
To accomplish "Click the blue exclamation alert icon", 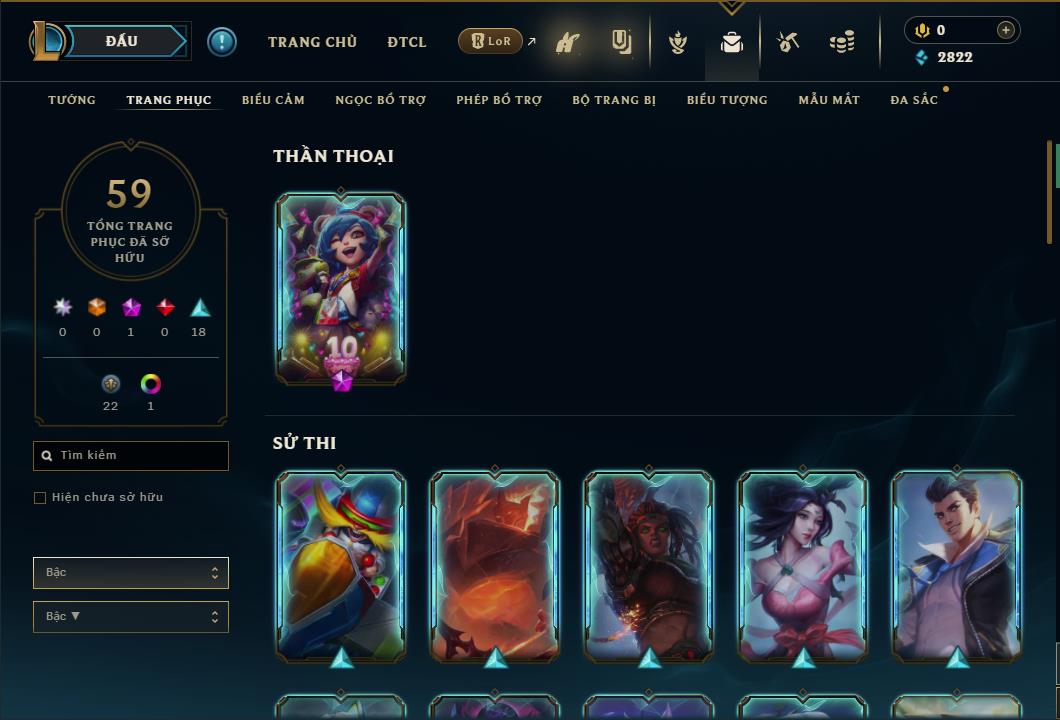I will [x=222, y=41].
